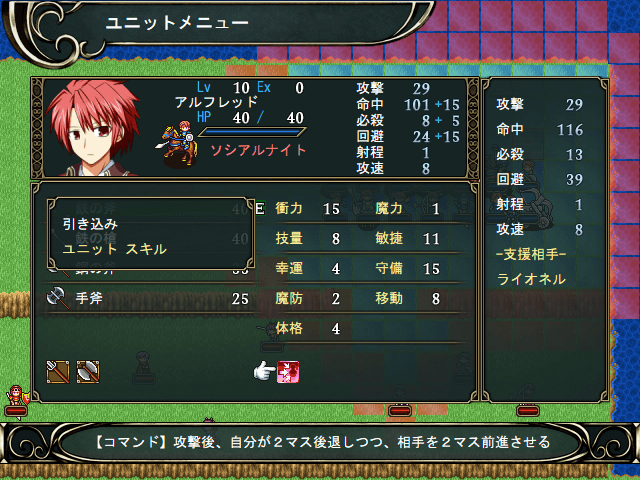The image size is (640, 480).
Task: Click Alfred's character portrait
Action: [96, 127]
